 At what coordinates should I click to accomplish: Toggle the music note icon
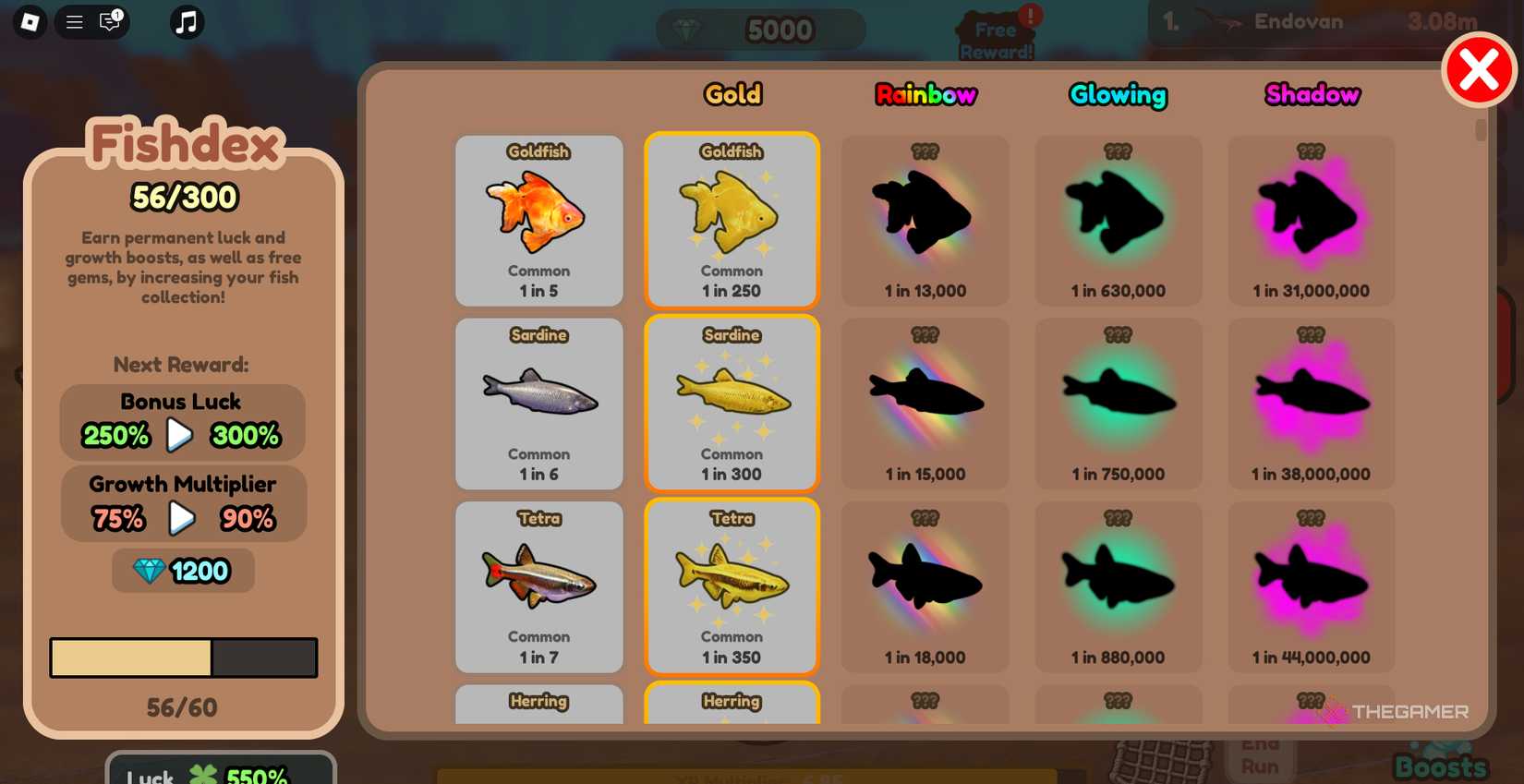185,22
